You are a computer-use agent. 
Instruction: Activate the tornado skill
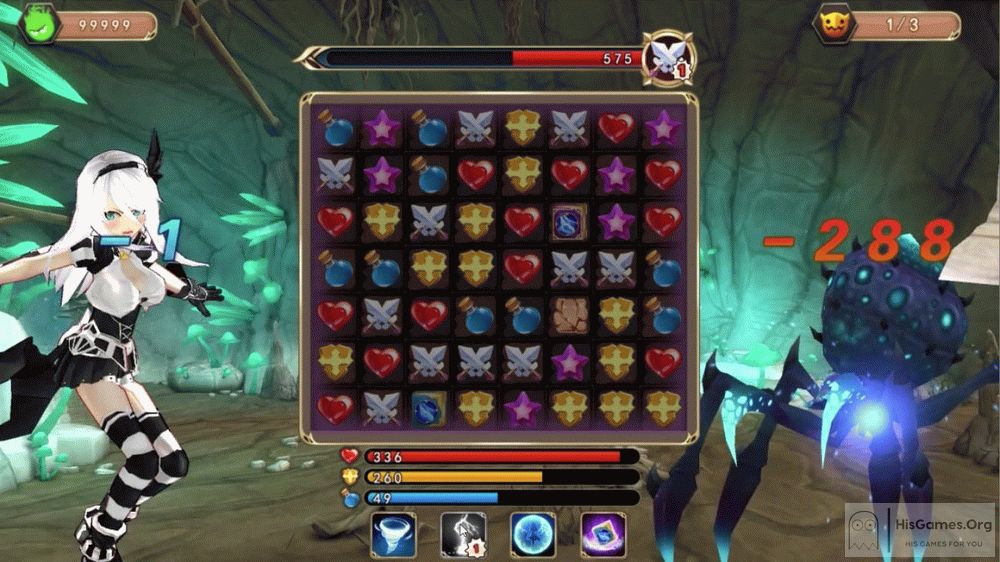point(393,535)
